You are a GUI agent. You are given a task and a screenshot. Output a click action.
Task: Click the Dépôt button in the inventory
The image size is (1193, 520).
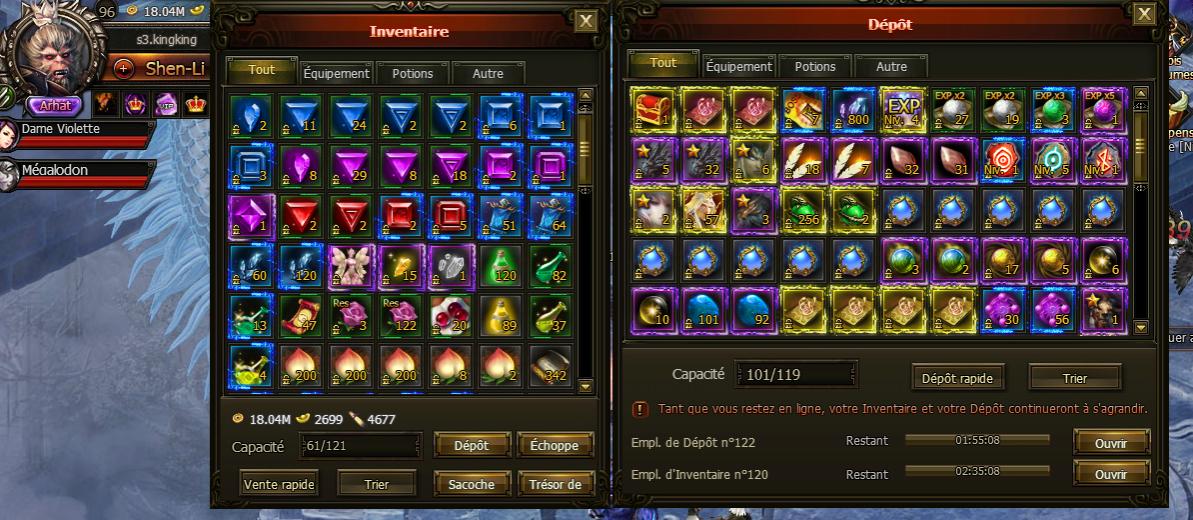[x=471, y=445]
